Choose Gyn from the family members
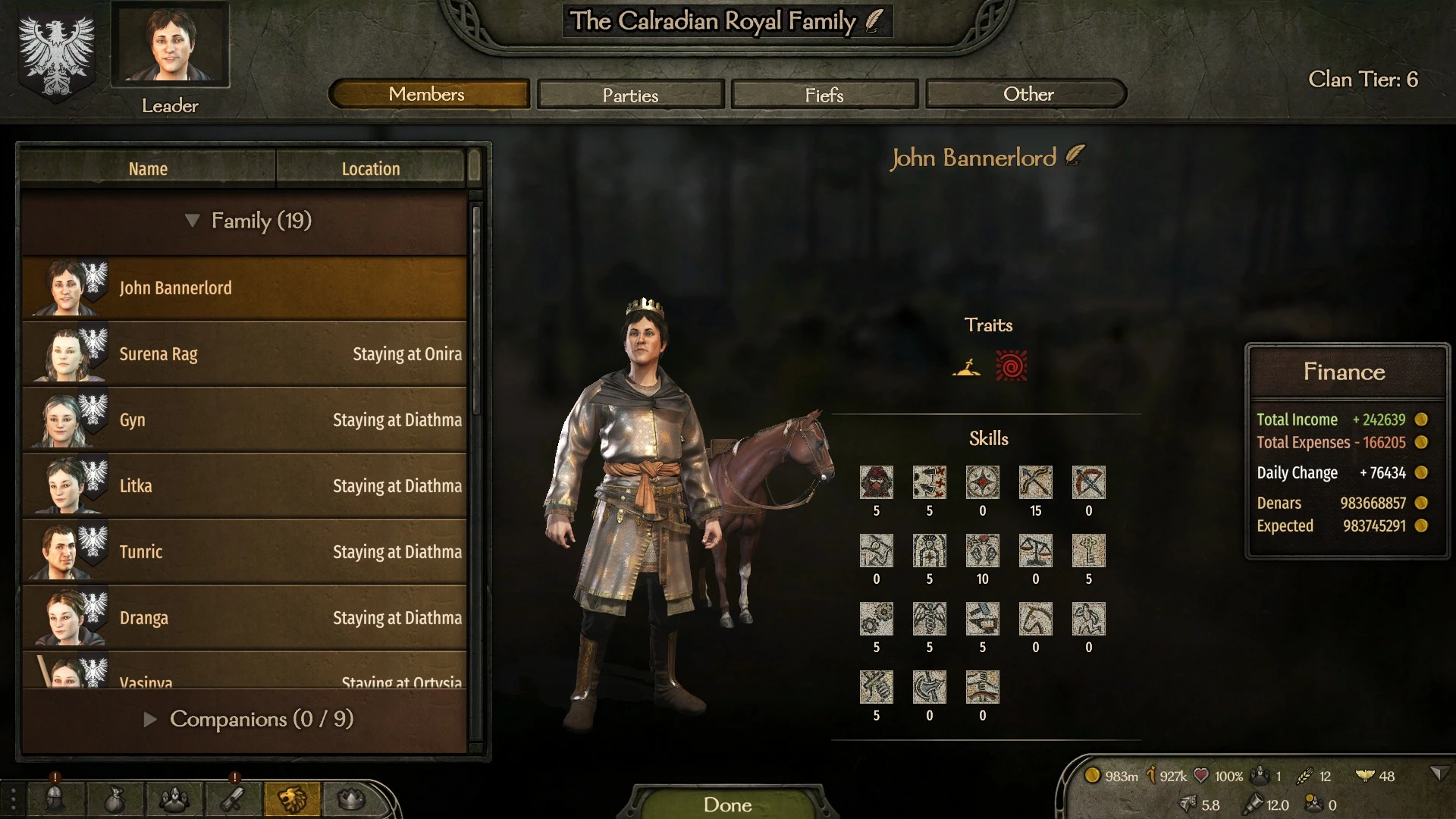 coord(244,420)
